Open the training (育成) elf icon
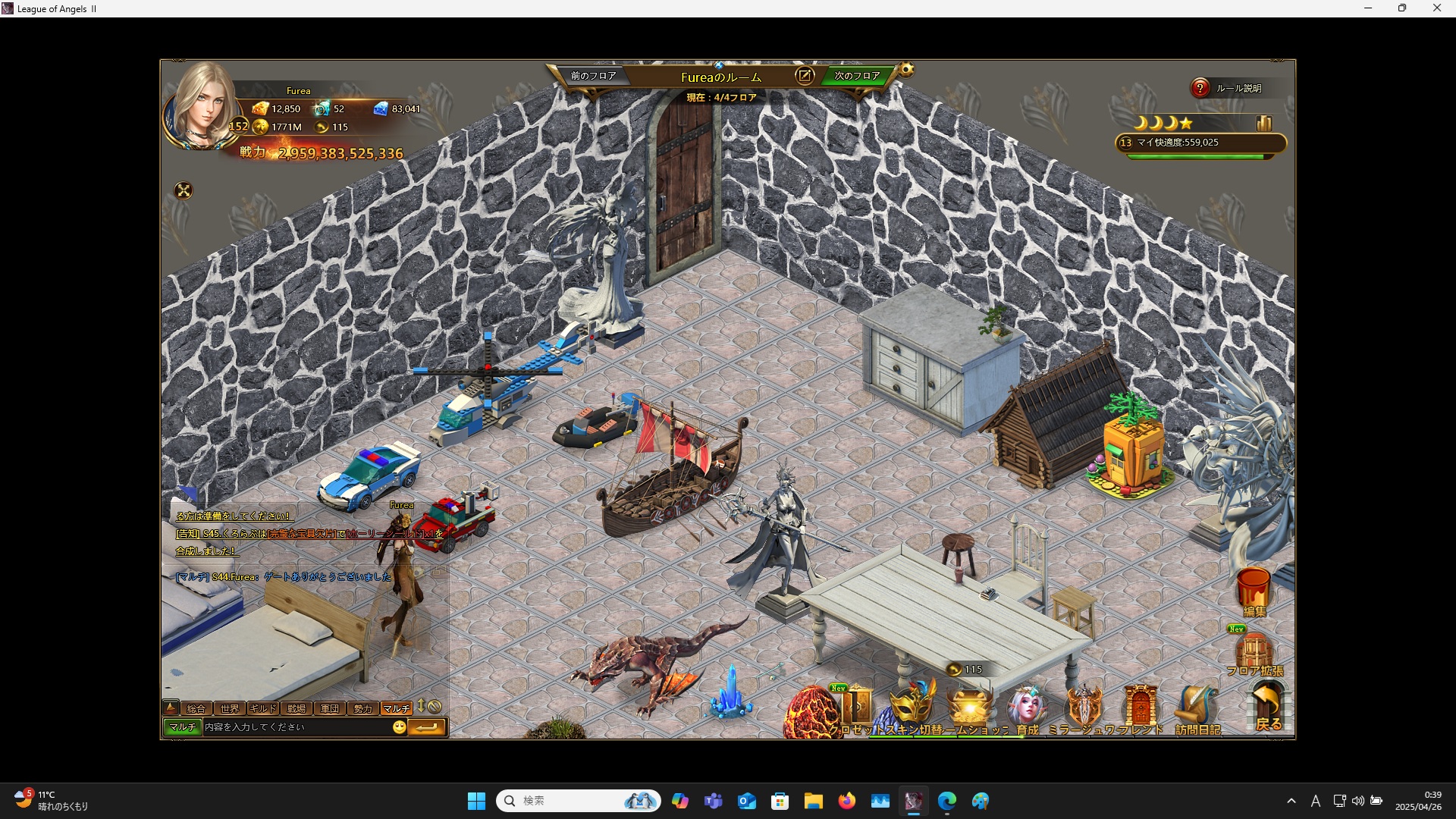The height and width of the screenshot is (819, 1456). (1027, 707)
